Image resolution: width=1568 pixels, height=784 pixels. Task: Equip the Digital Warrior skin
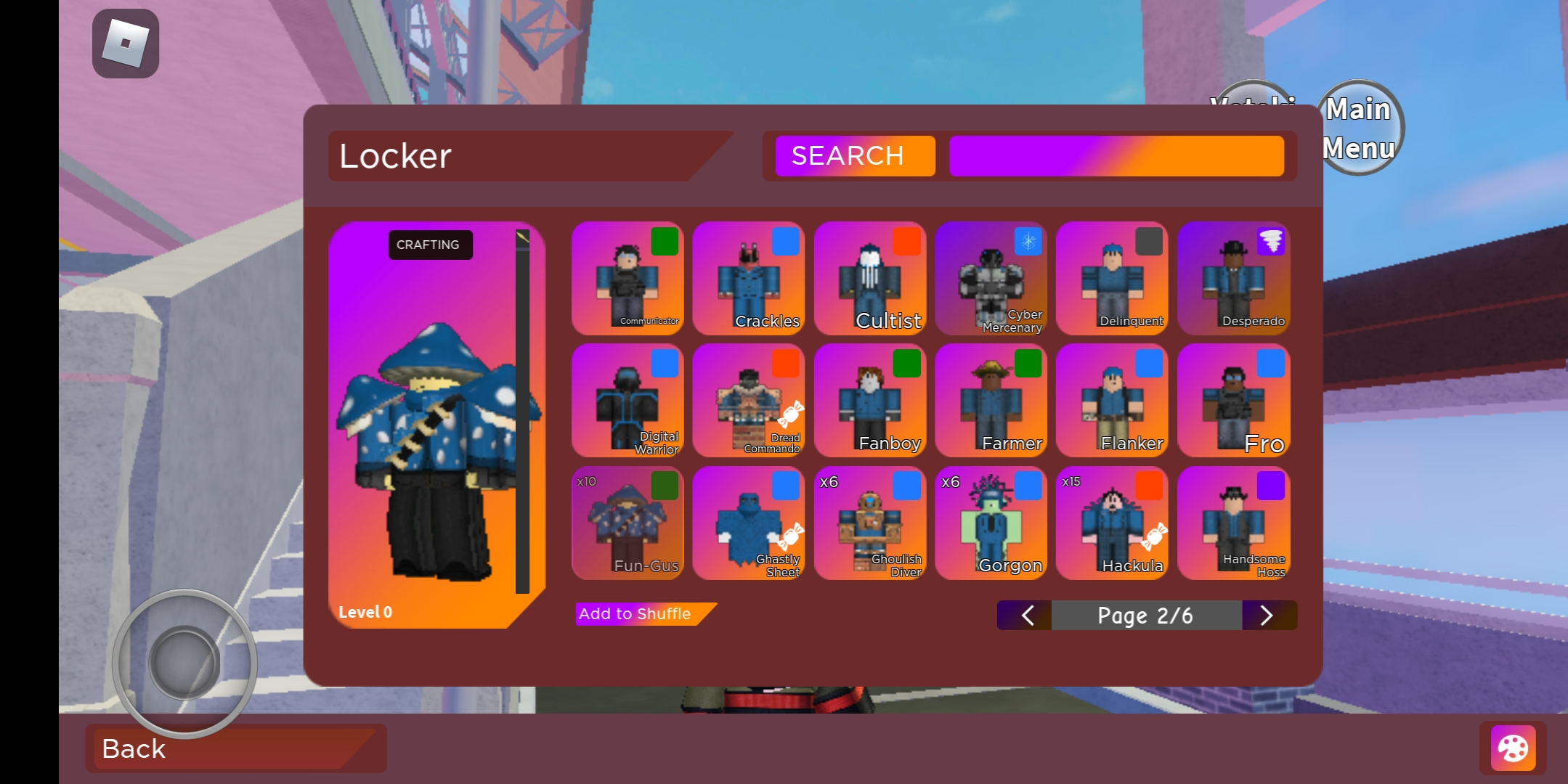[627, 401]
